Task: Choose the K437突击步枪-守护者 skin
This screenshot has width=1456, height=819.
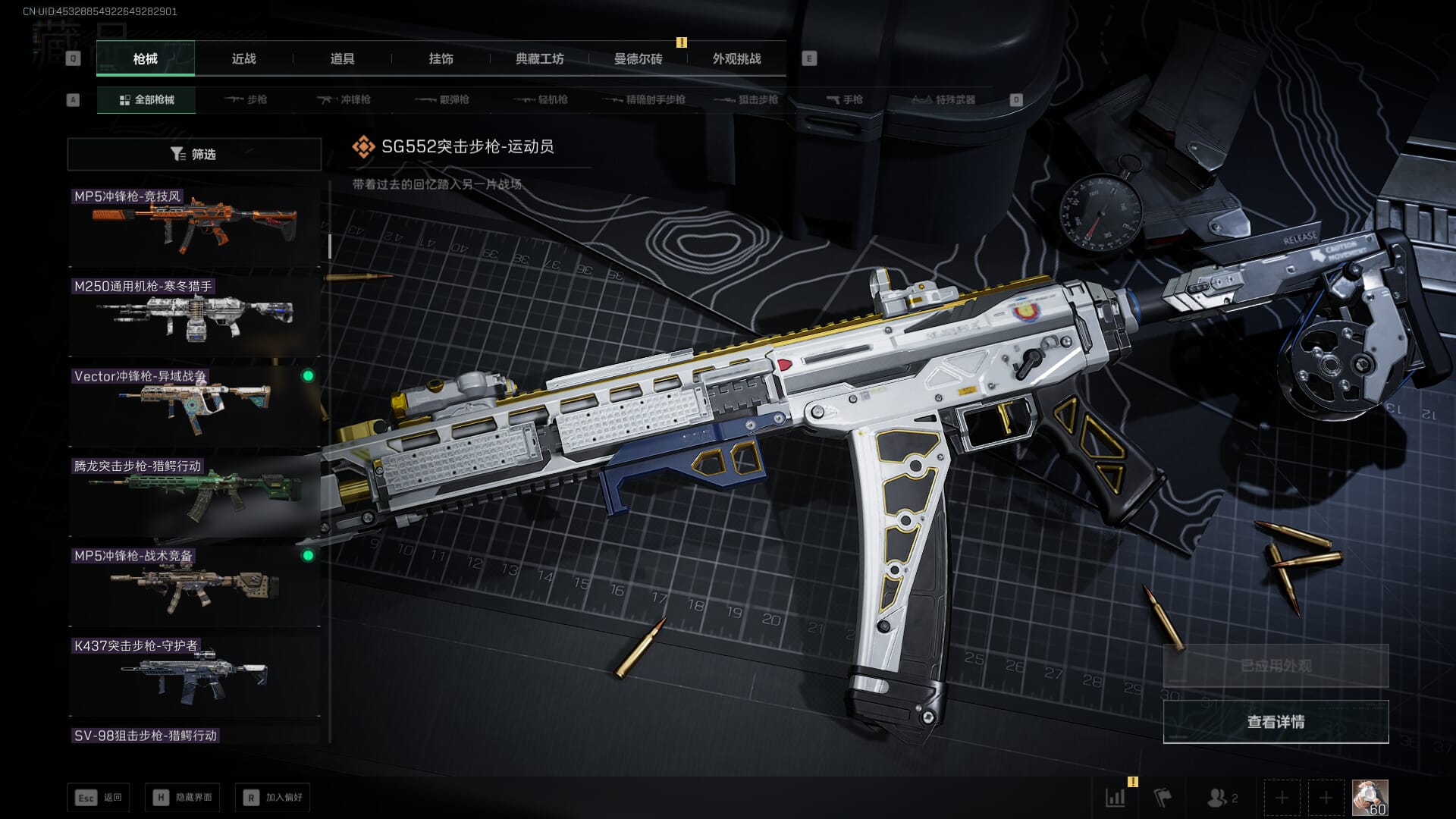Action: [194, 675]
